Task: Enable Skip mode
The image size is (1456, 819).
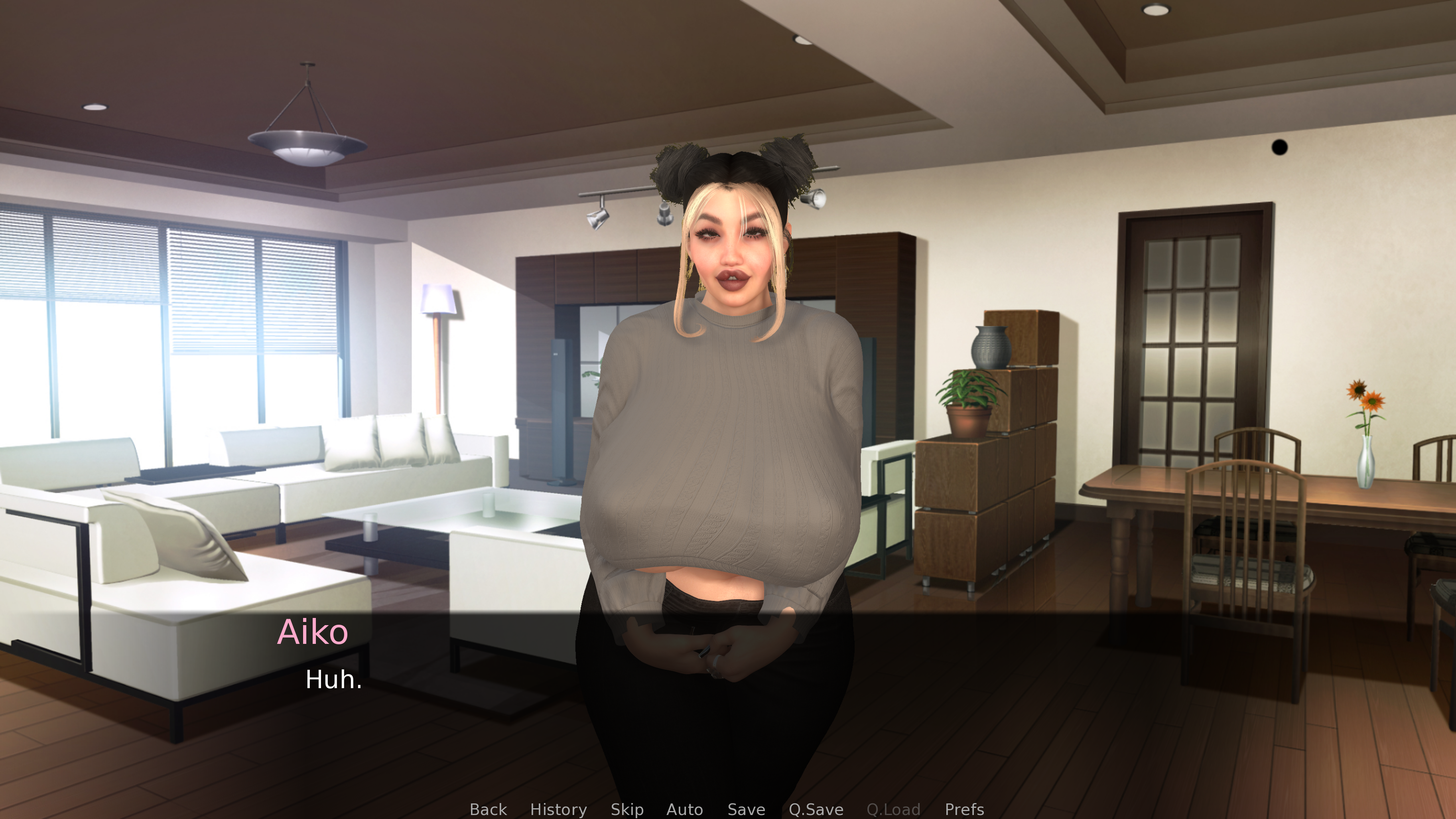Action: tap(627, 809)
